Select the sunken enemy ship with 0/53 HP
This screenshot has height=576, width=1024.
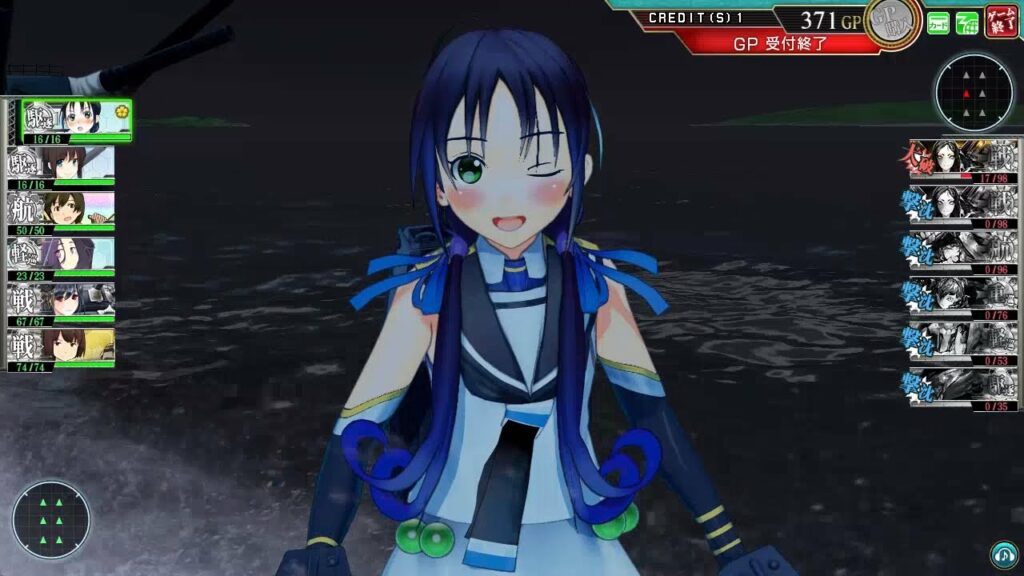coord(960,343)
